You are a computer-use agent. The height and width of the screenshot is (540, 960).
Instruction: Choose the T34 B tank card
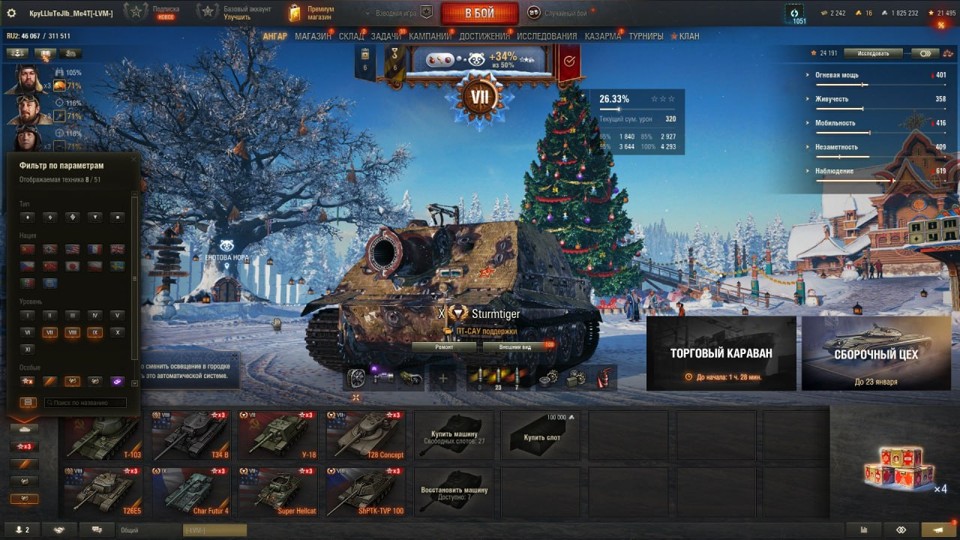coord(190,435)
